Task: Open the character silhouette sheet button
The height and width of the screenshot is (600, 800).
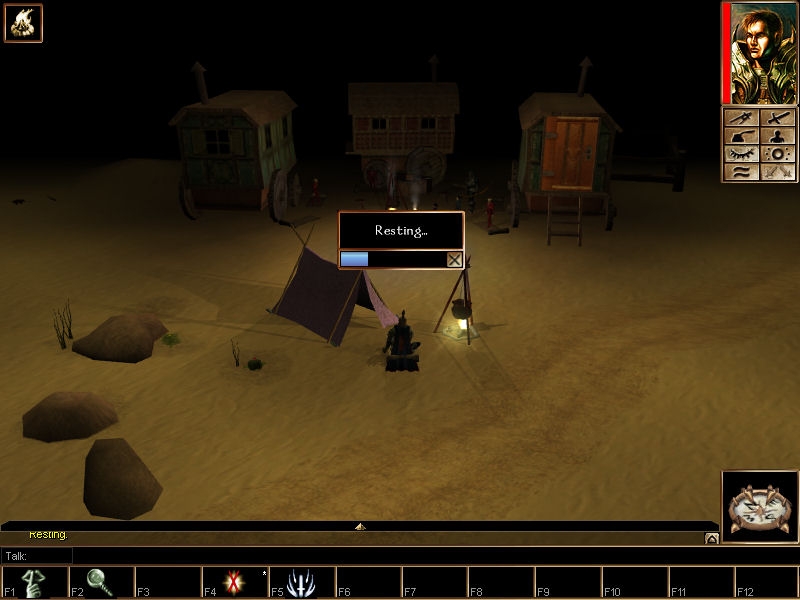Action: tap(778, 136)
